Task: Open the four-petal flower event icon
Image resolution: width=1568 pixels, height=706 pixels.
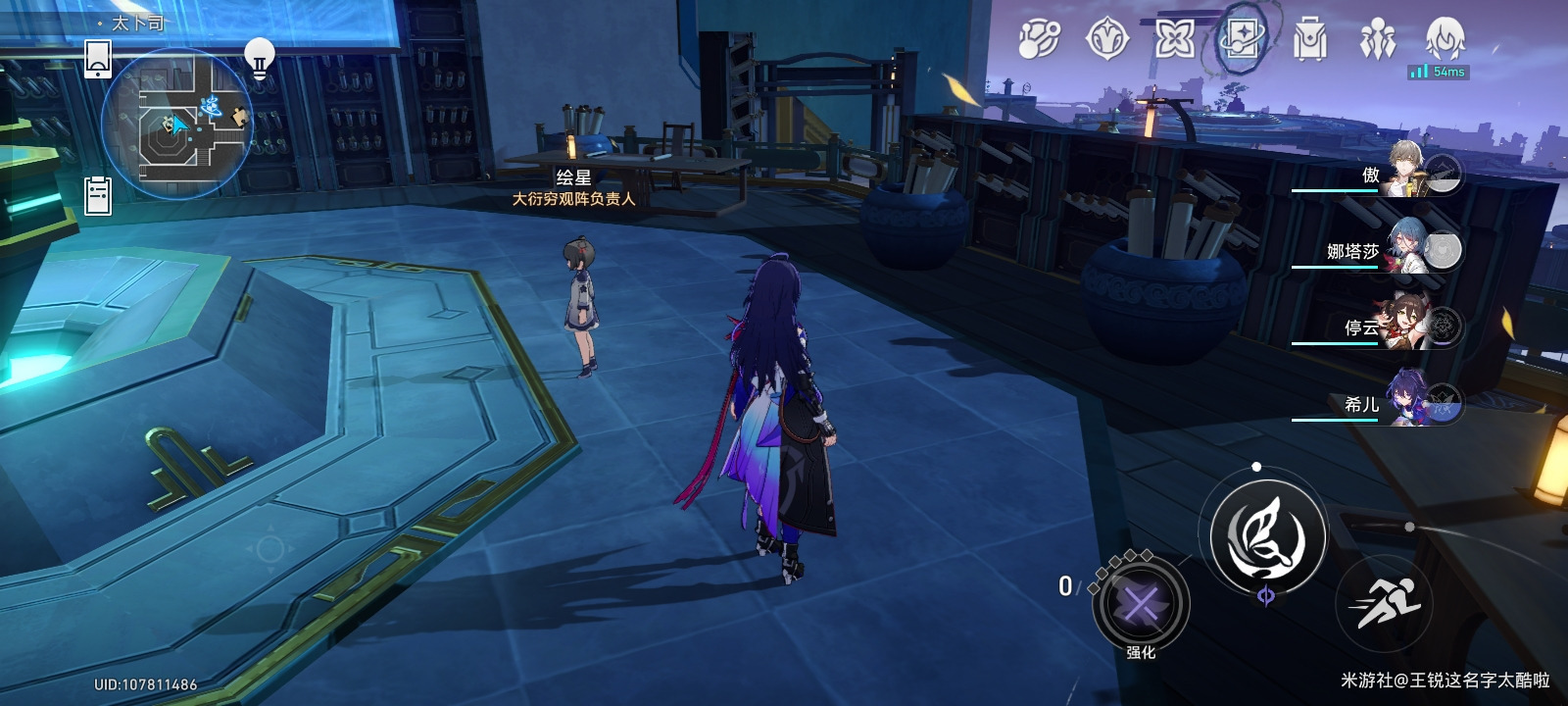Action: tap(1174, 40)
